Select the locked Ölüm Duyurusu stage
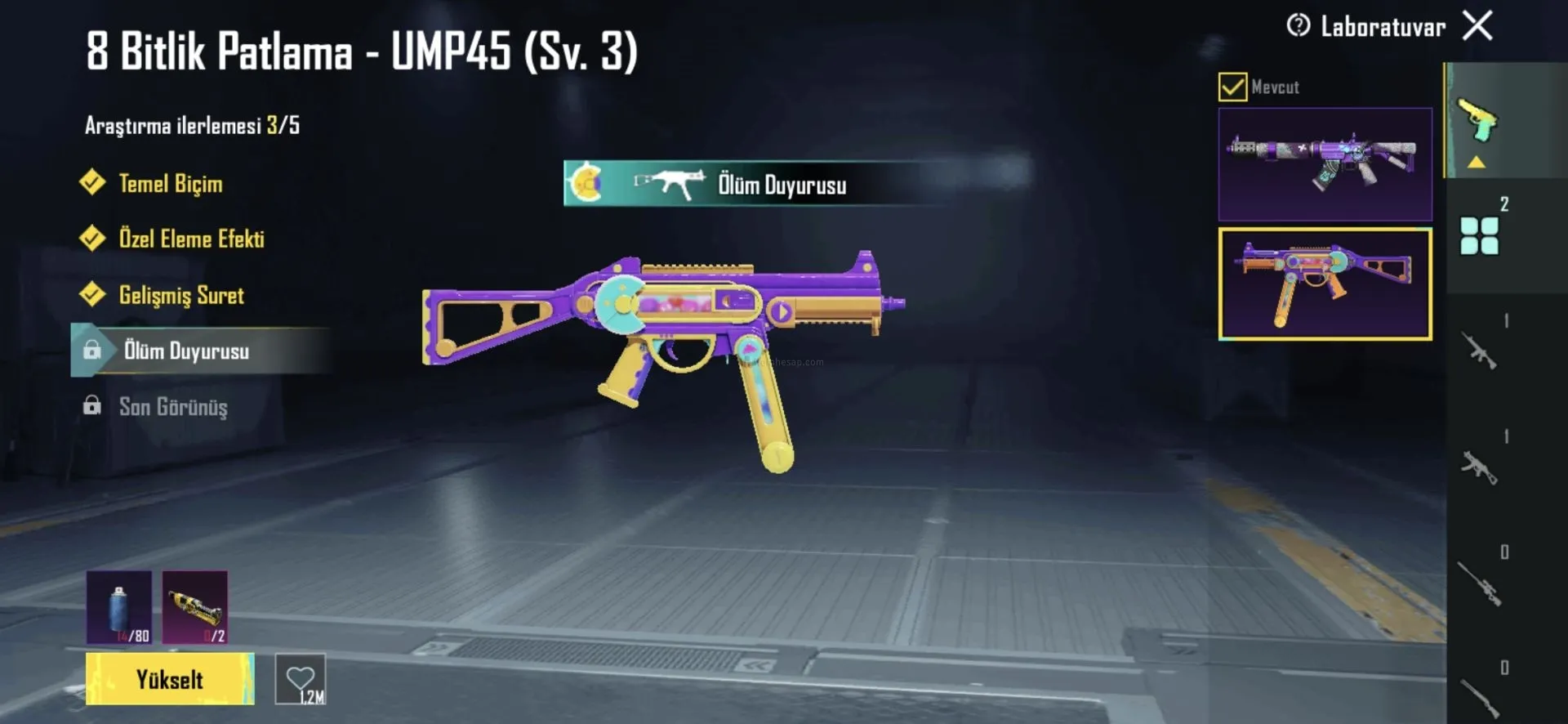This screenshot has height=724, width=1568. pyautogui.click(x=186, y=351)
